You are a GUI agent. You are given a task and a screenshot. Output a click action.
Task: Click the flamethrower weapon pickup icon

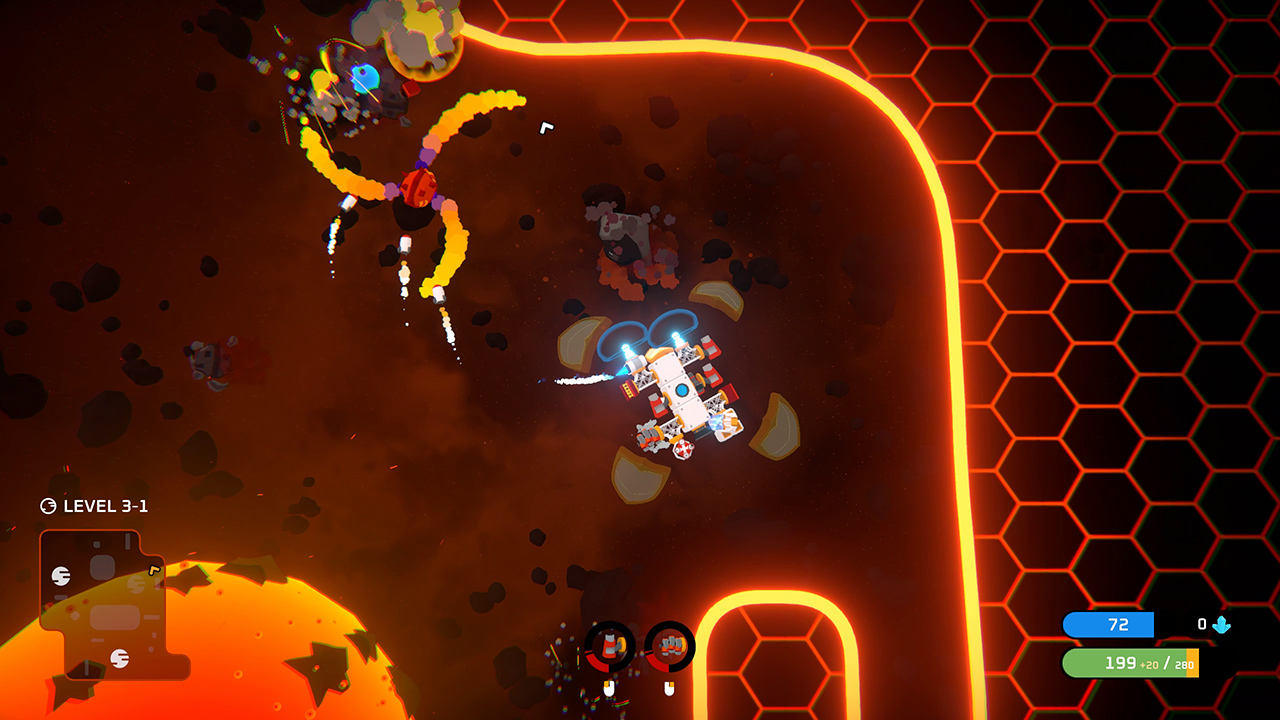coord(610,645)
